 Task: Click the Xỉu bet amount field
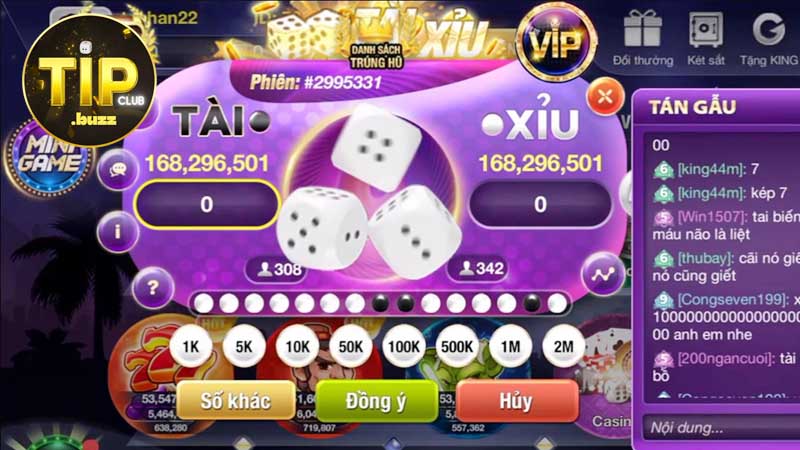[540, 205]
